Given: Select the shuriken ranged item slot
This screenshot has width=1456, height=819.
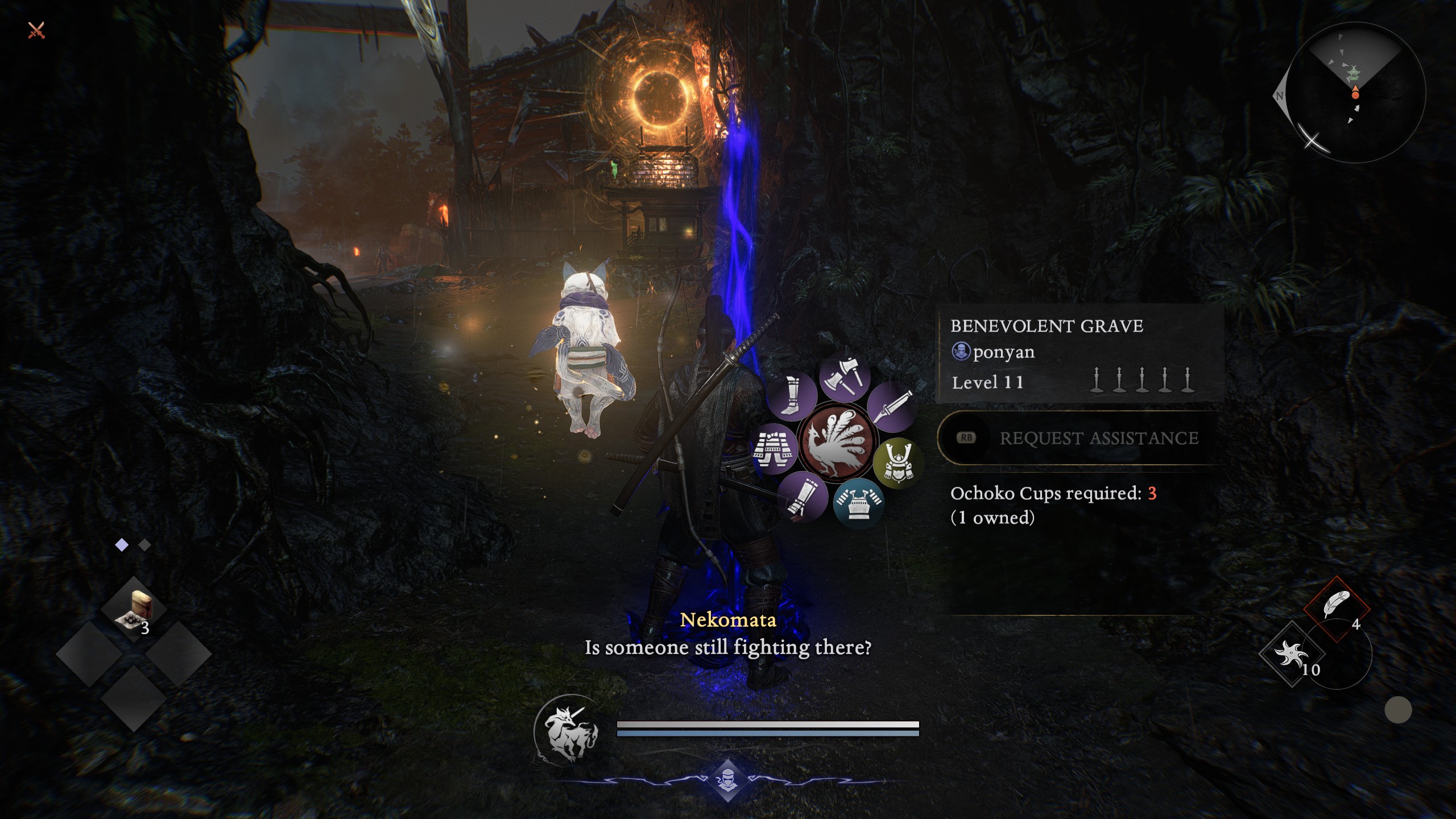Looking at the screenshot, I should tap(1292, 654).
